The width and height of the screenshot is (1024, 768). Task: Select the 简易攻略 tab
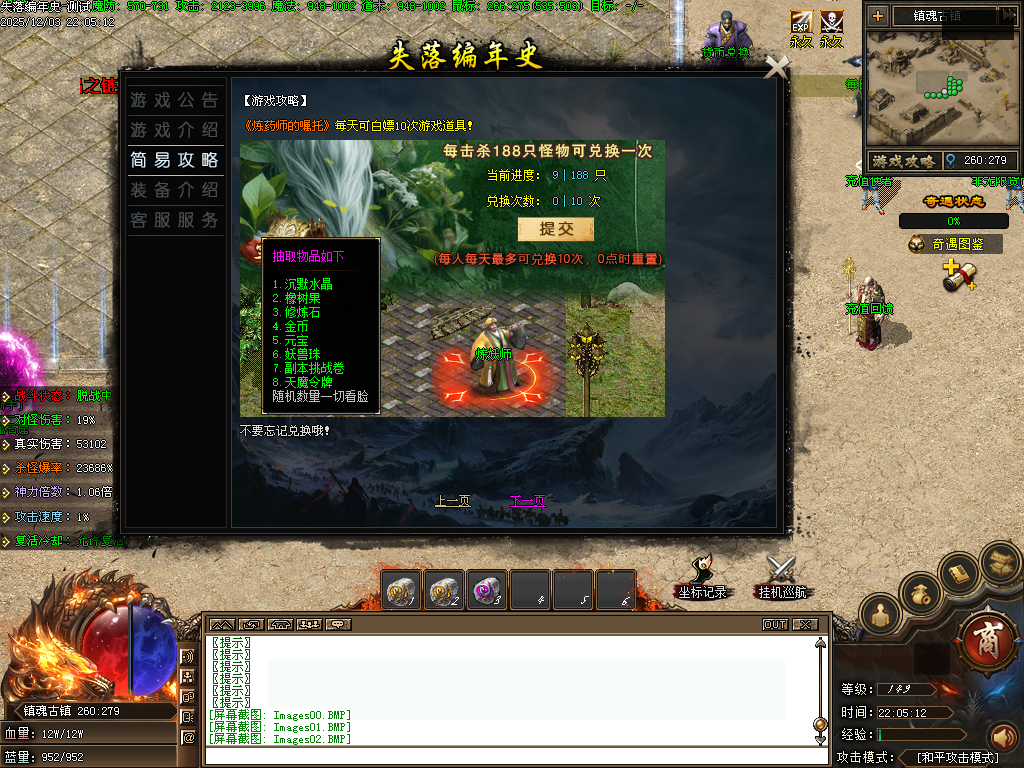click(174, 160)
